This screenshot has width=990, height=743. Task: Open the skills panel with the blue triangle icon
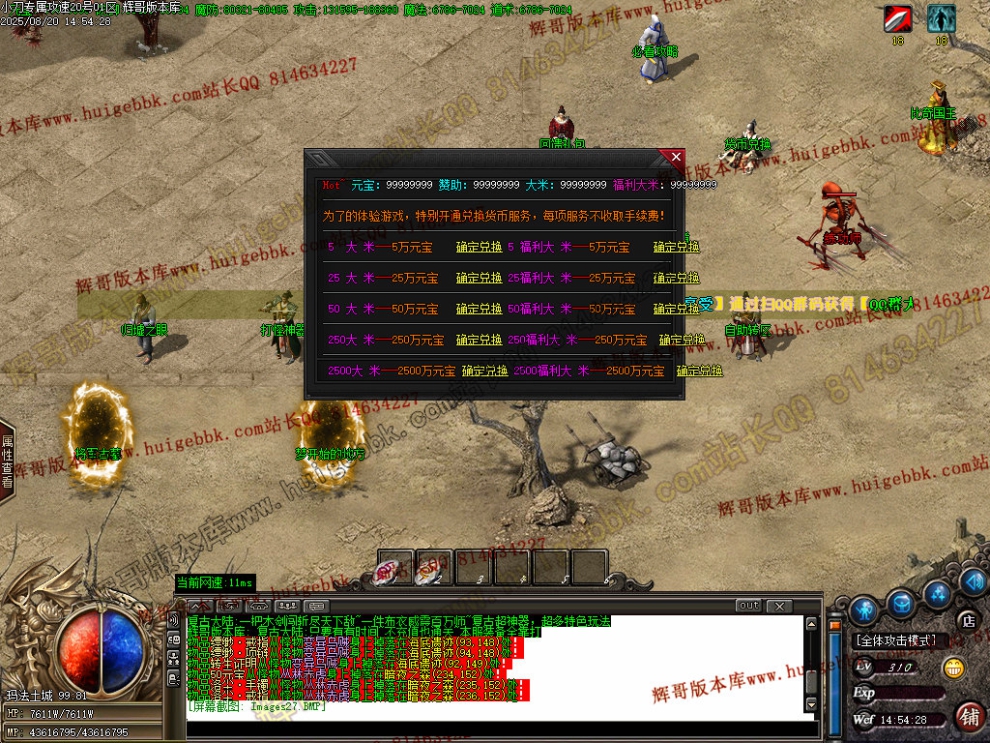pyautogui.click(x=938, y=594)
